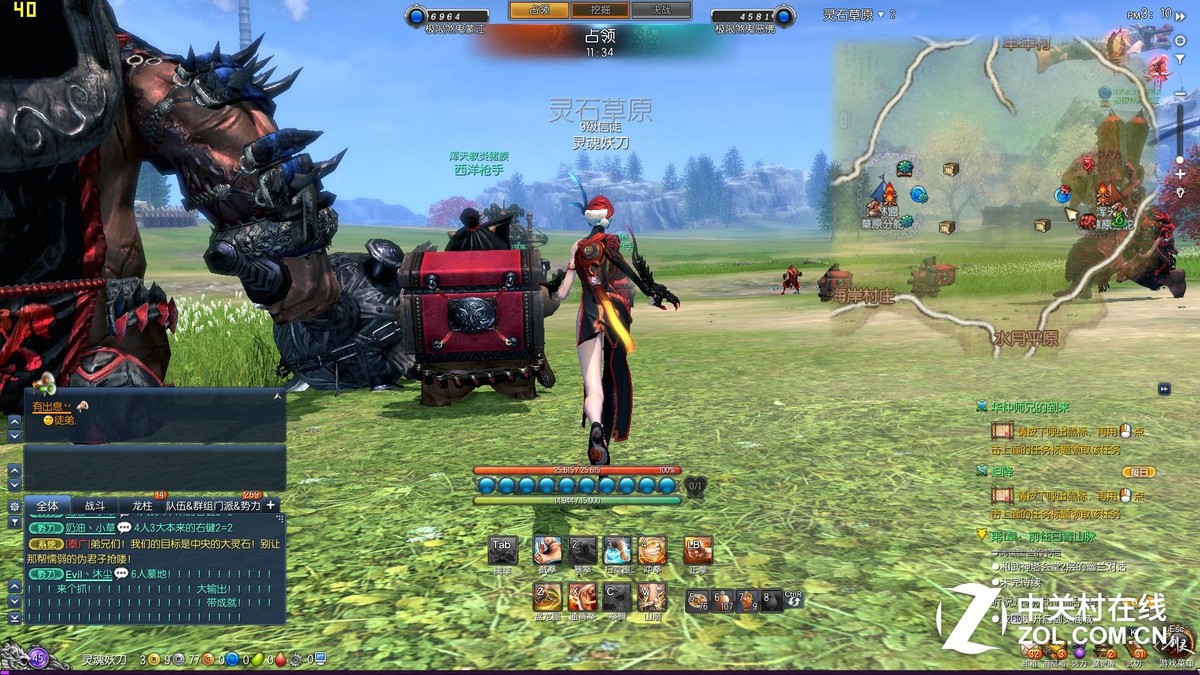This screenshot has width=1200, height=675.
Task: Activate the LB 正拳 punch skill
Action: click(697, 550)
